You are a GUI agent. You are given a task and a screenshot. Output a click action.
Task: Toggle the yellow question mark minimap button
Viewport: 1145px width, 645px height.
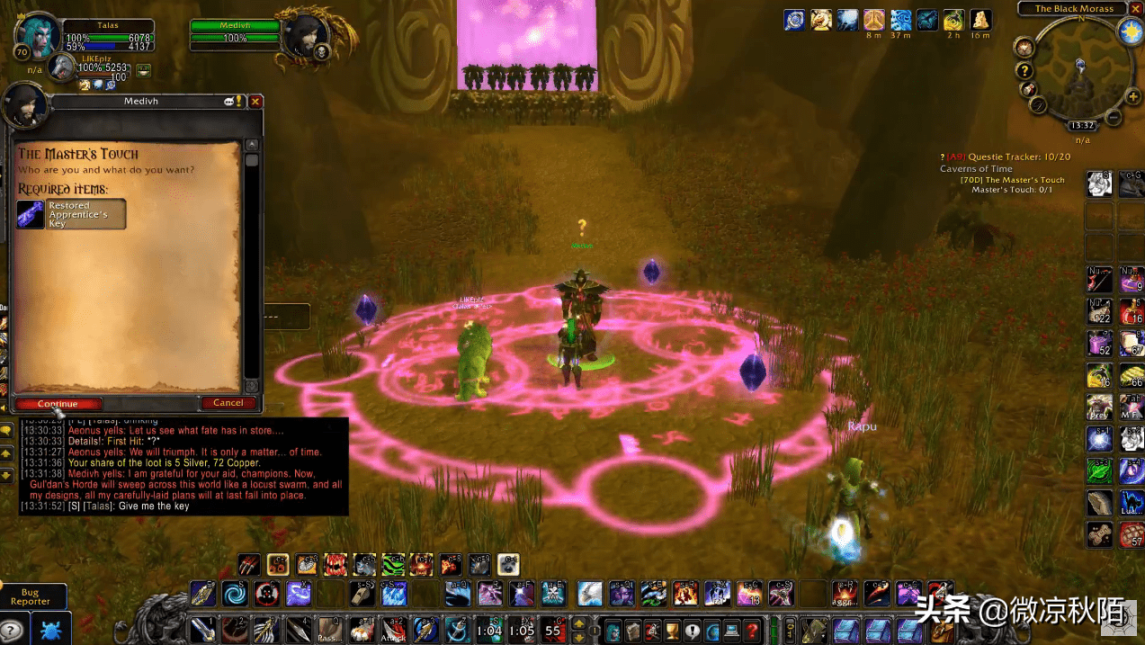(x=1024, y=71)
